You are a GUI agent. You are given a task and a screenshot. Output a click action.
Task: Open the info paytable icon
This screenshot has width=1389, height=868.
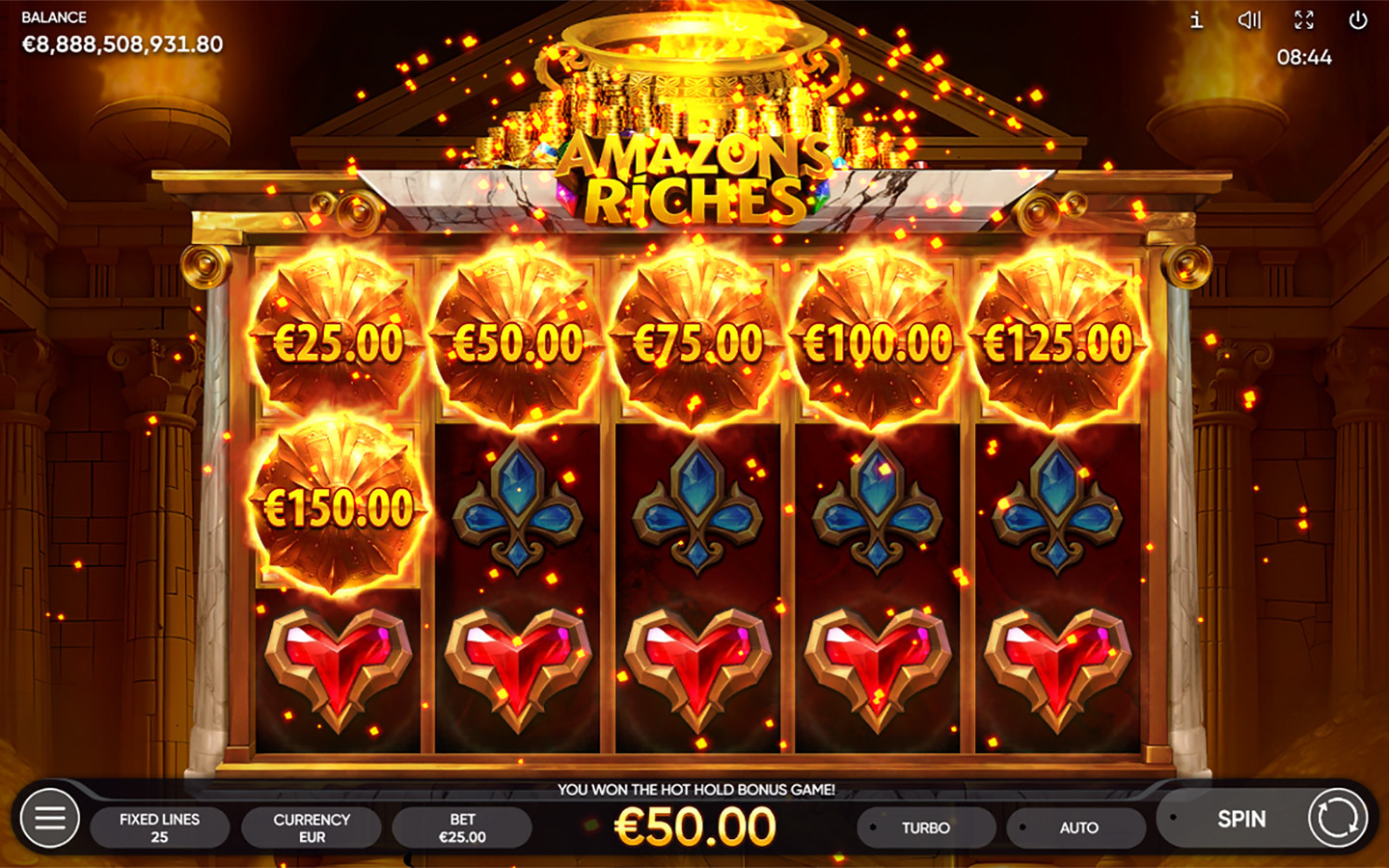1196,20
